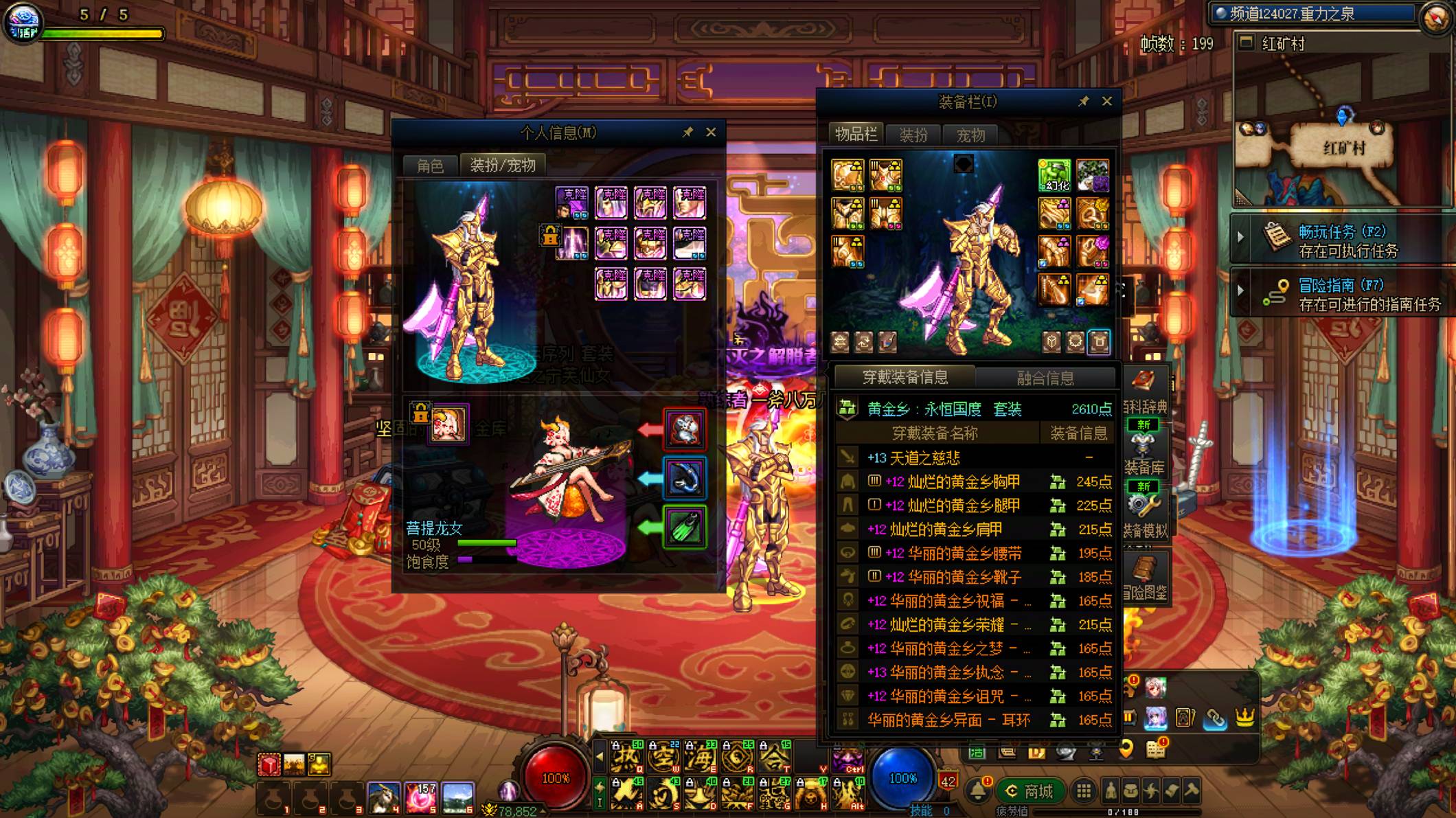Switch to the 宠物 tab in 装备栏
This screenshot has width=1456, height=818.
click(970, 135)
